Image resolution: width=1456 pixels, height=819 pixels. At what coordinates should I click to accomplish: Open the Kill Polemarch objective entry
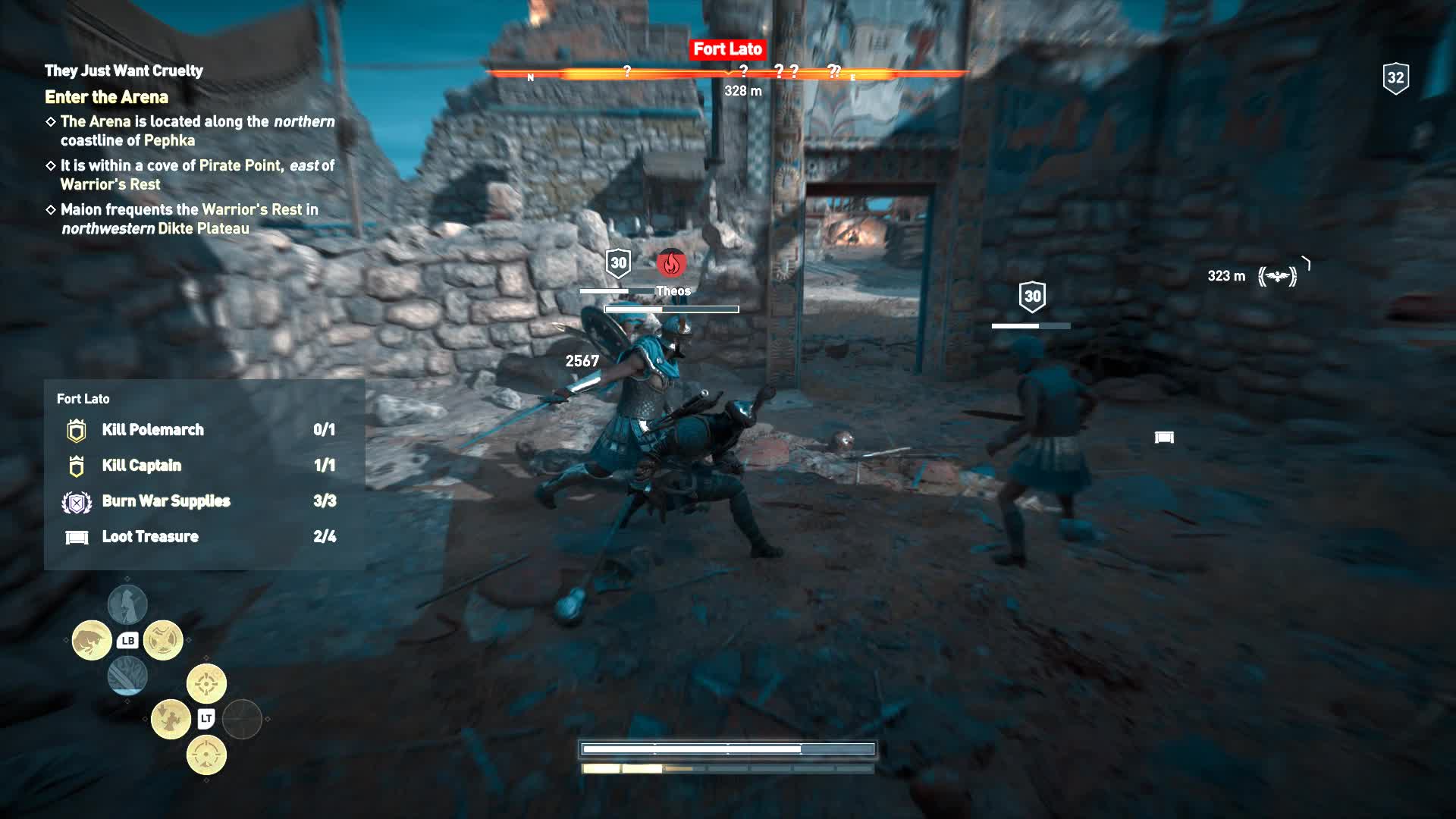[152, 430]
